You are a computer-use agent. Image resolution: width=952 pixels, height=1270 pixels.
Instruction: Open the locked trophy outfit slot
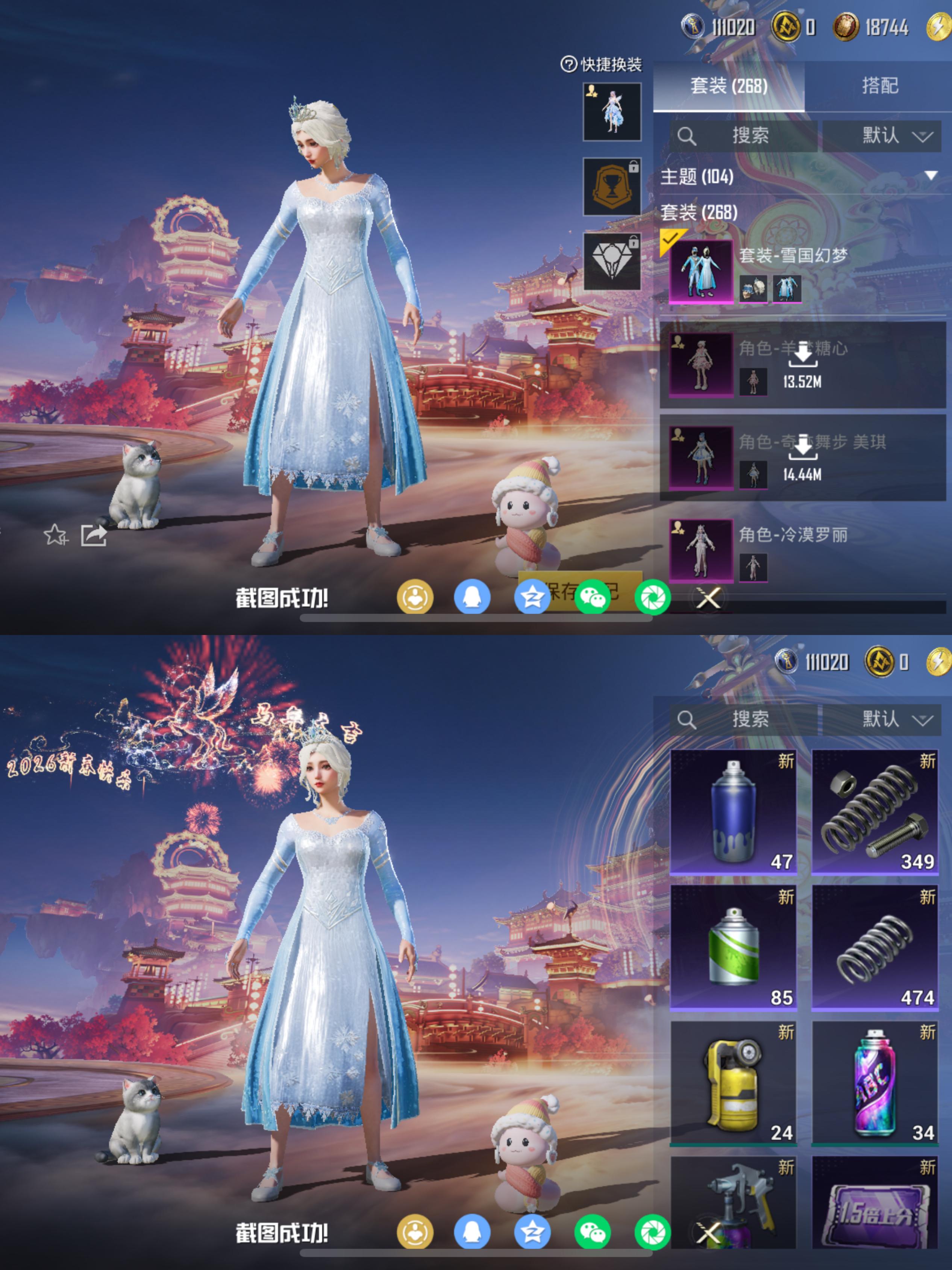click(612, 187)
